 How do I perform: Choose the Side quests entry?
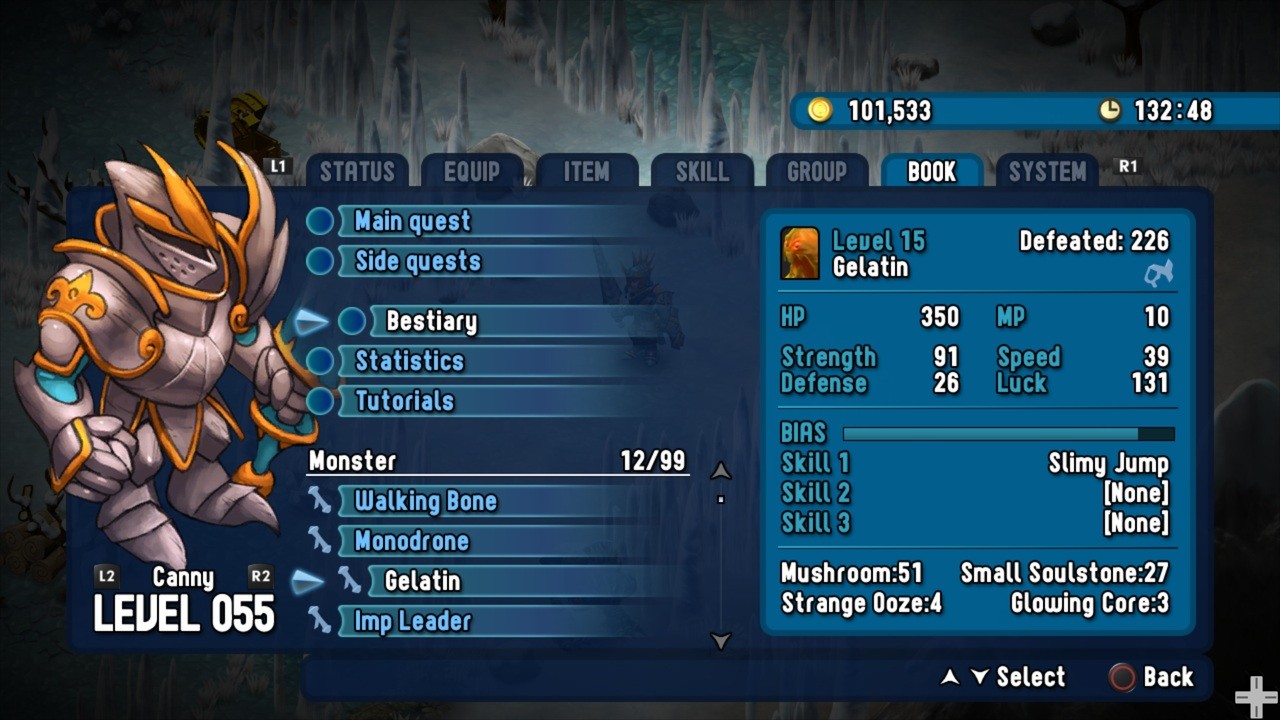point(418,261)
